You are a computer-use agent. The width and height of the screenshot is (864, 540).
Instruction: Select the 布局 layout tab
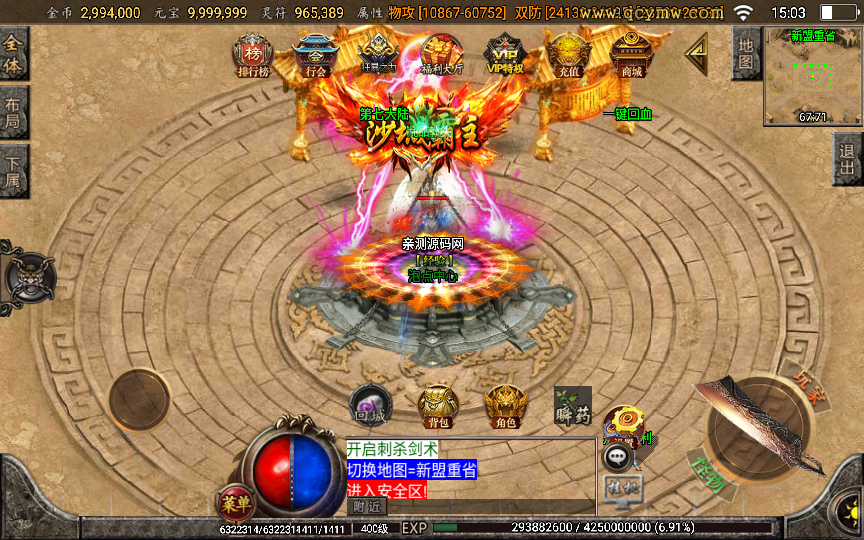(13, 112)
